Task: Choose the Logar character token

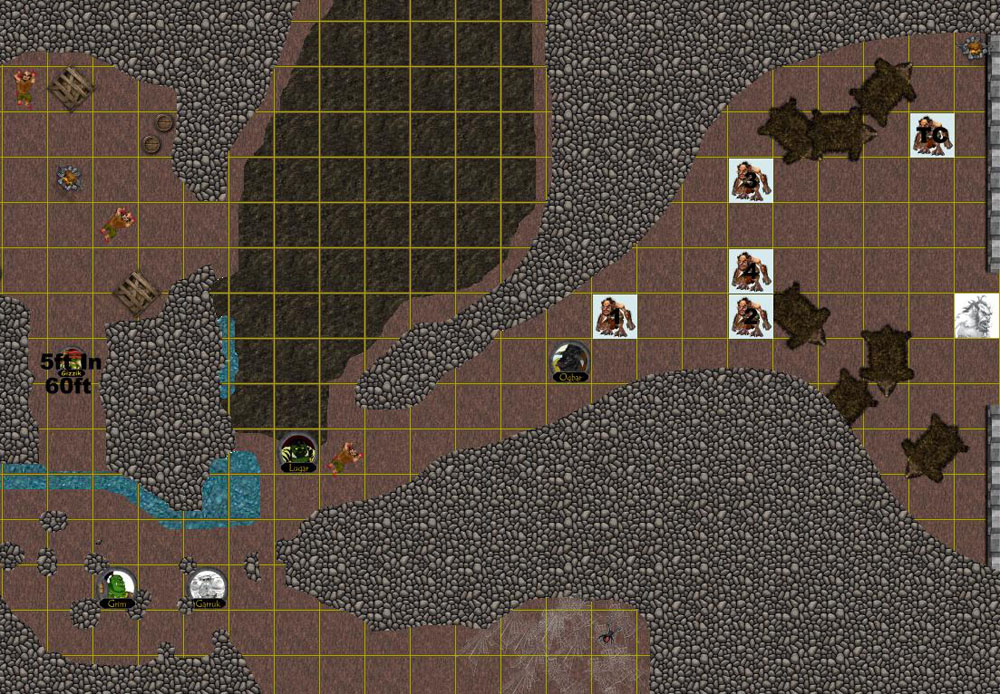Action: point(298,452)
